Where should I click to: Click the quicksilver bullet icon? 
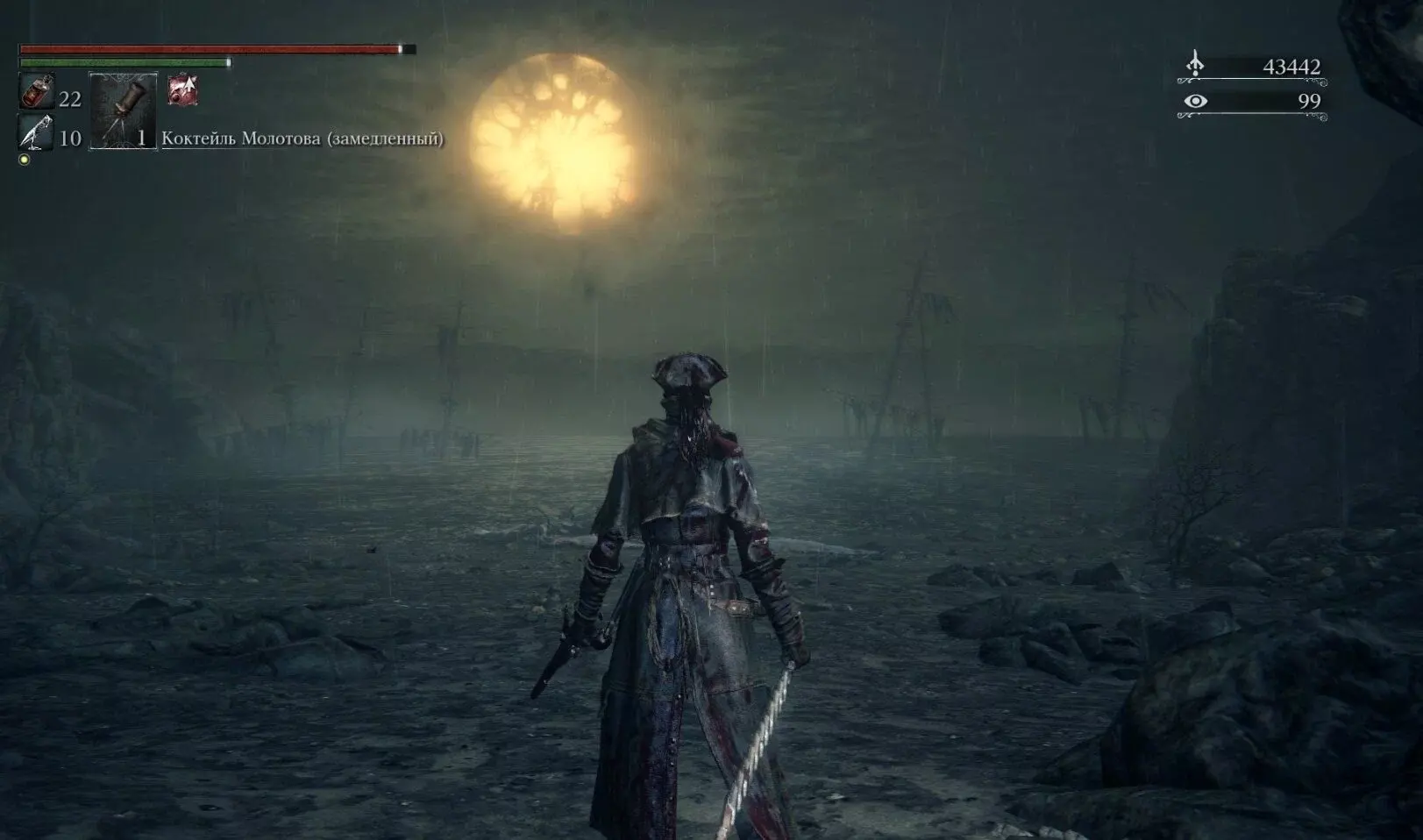(x=36, y=133)
